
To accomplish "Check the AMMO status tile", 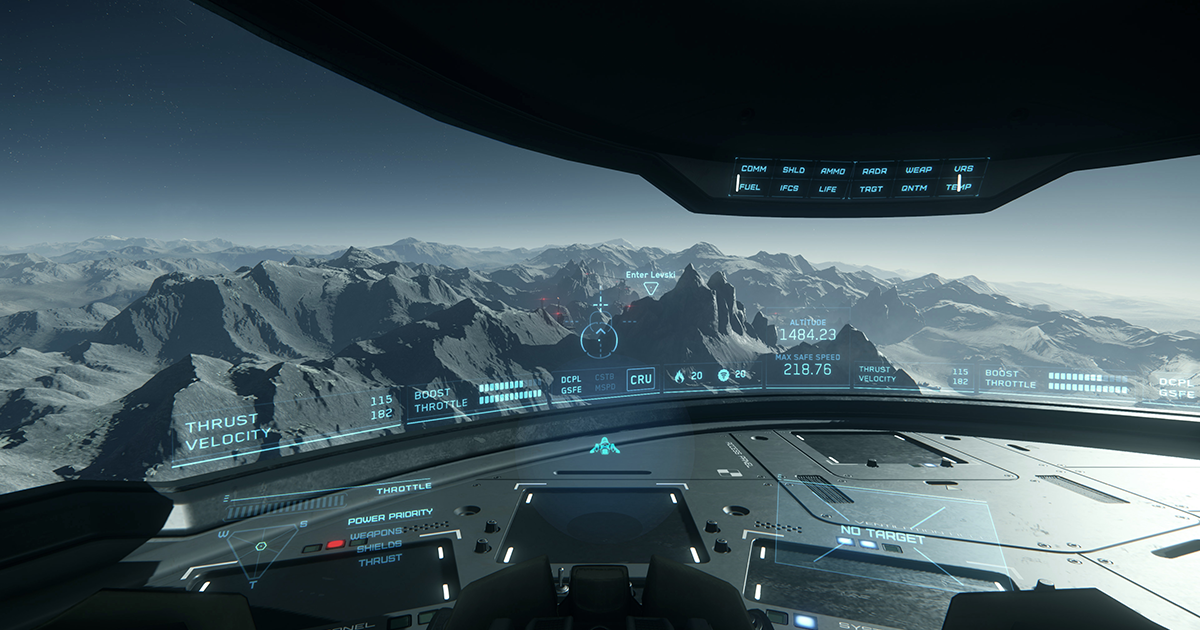I will [x=832, y=171].
